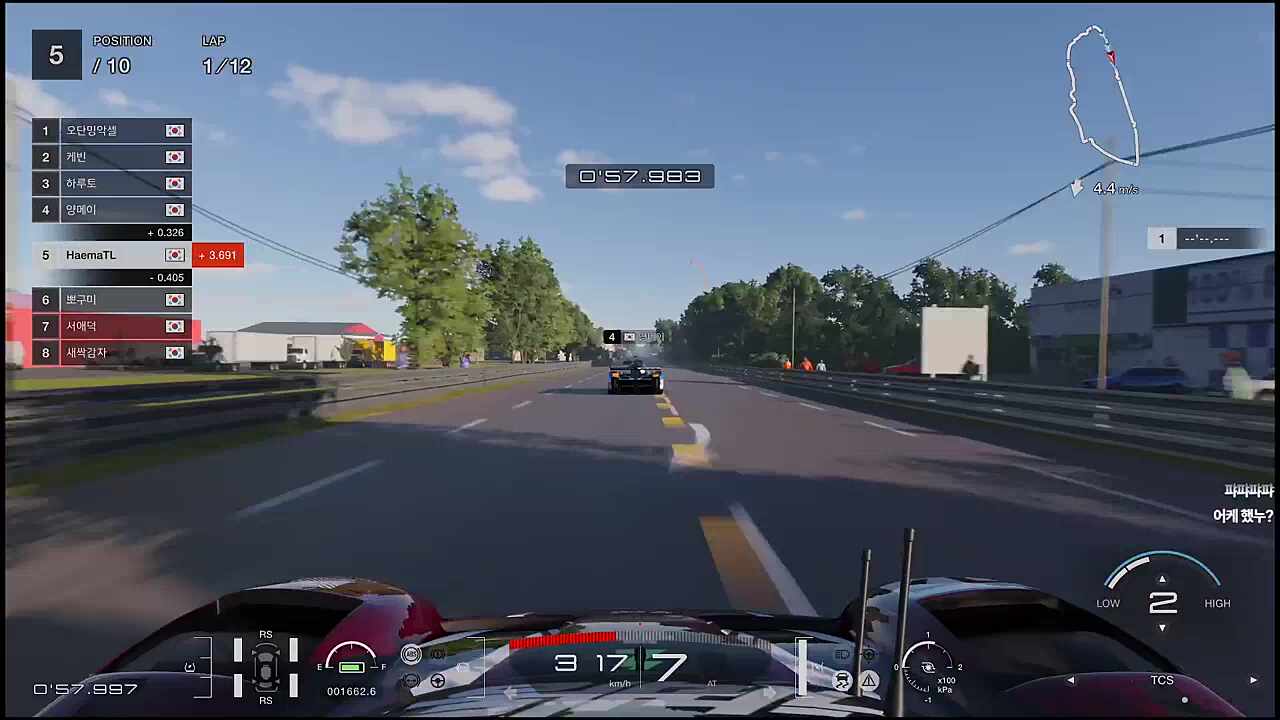Select the eighth-place driver 새싹감자

112,353
